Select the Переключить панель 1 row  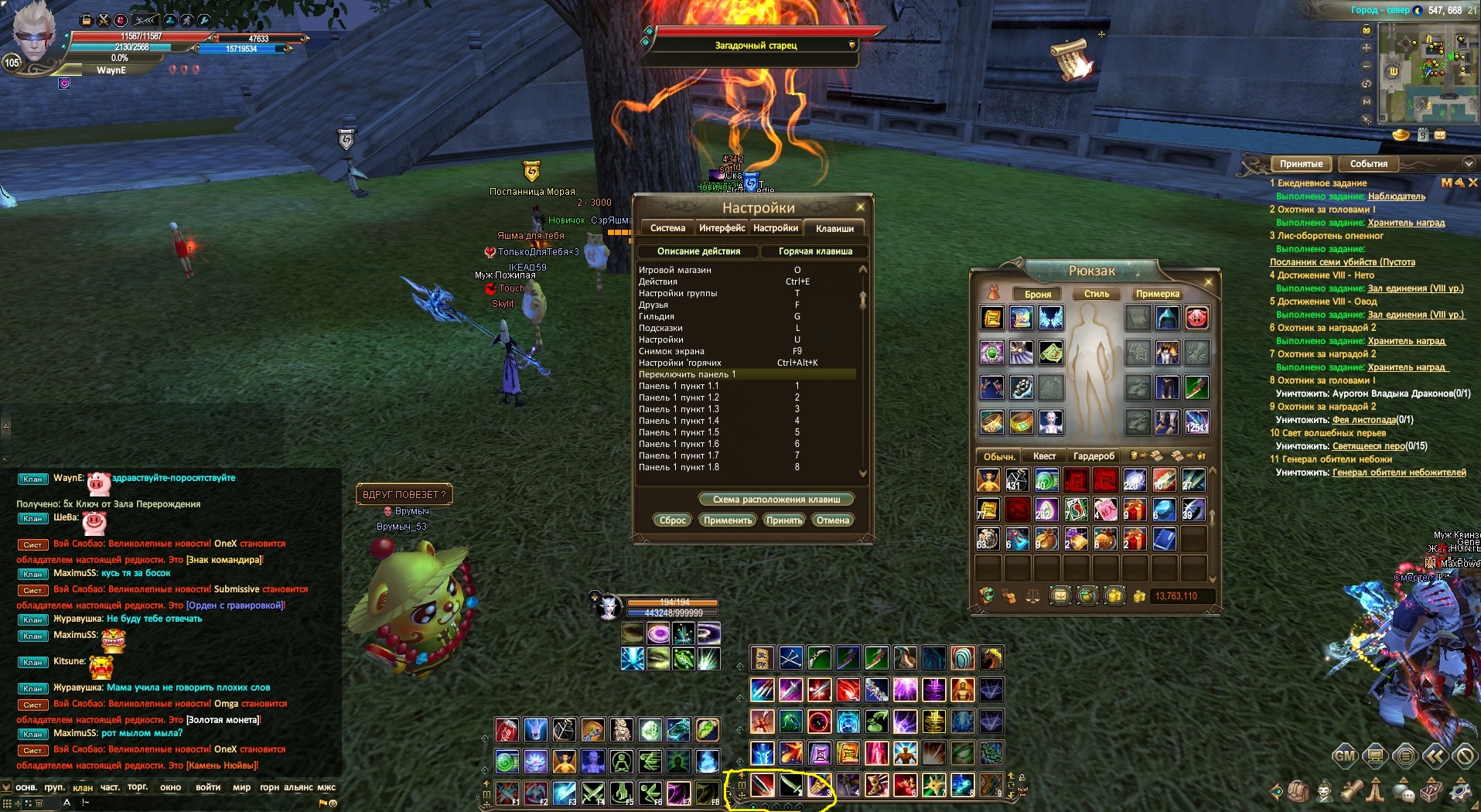pos(746,374)
